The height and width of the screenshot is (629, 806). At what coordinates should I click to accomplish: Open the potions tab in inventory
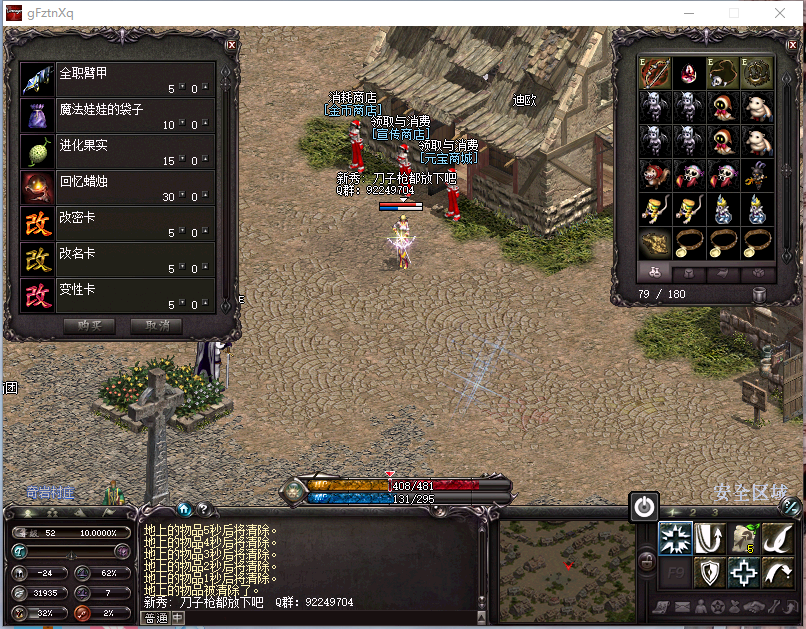656,273
